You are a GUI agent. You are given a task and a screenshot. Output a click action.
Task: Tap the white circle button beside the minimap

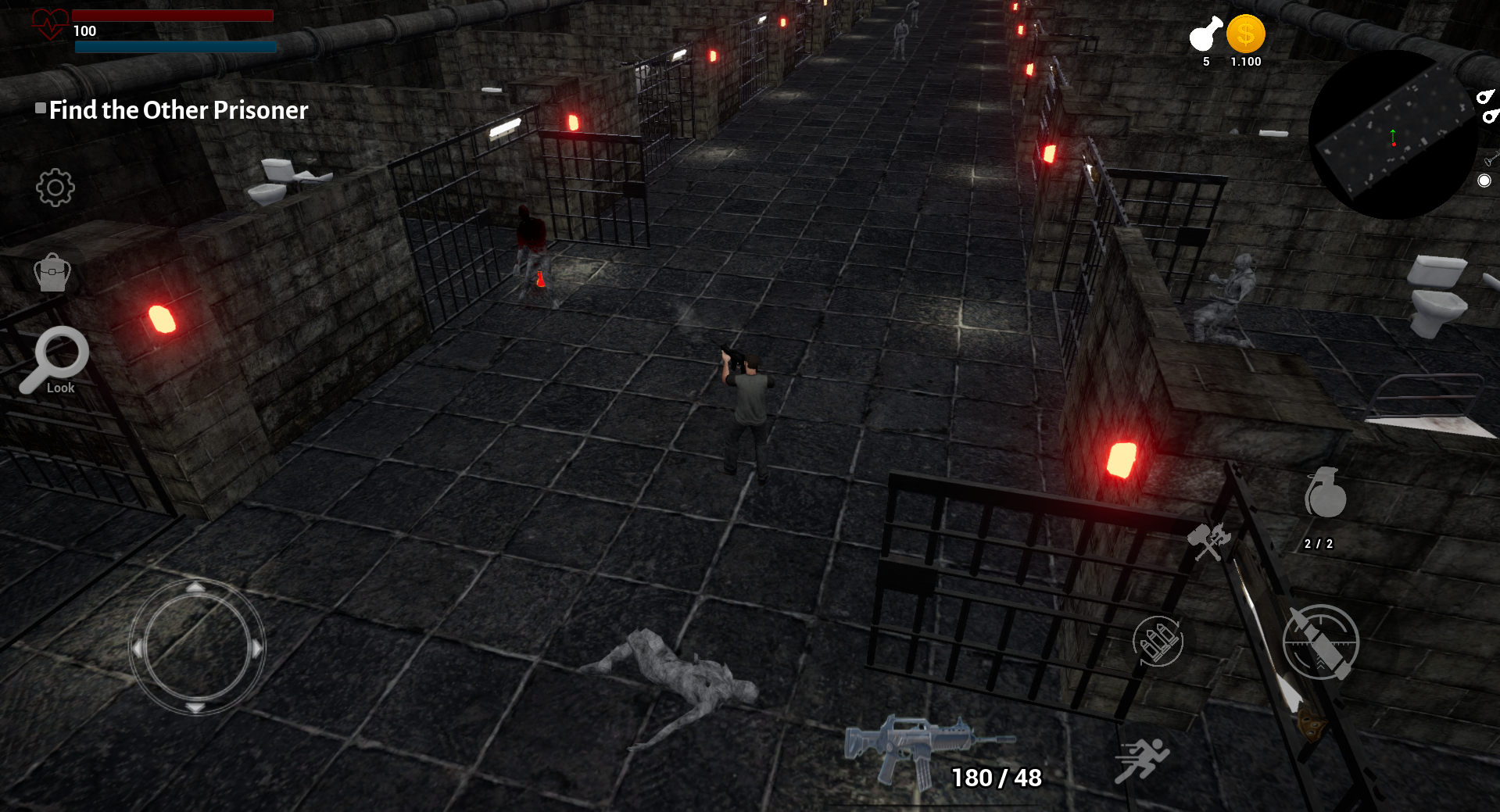pyautogui.click(x=1484, y=181)
